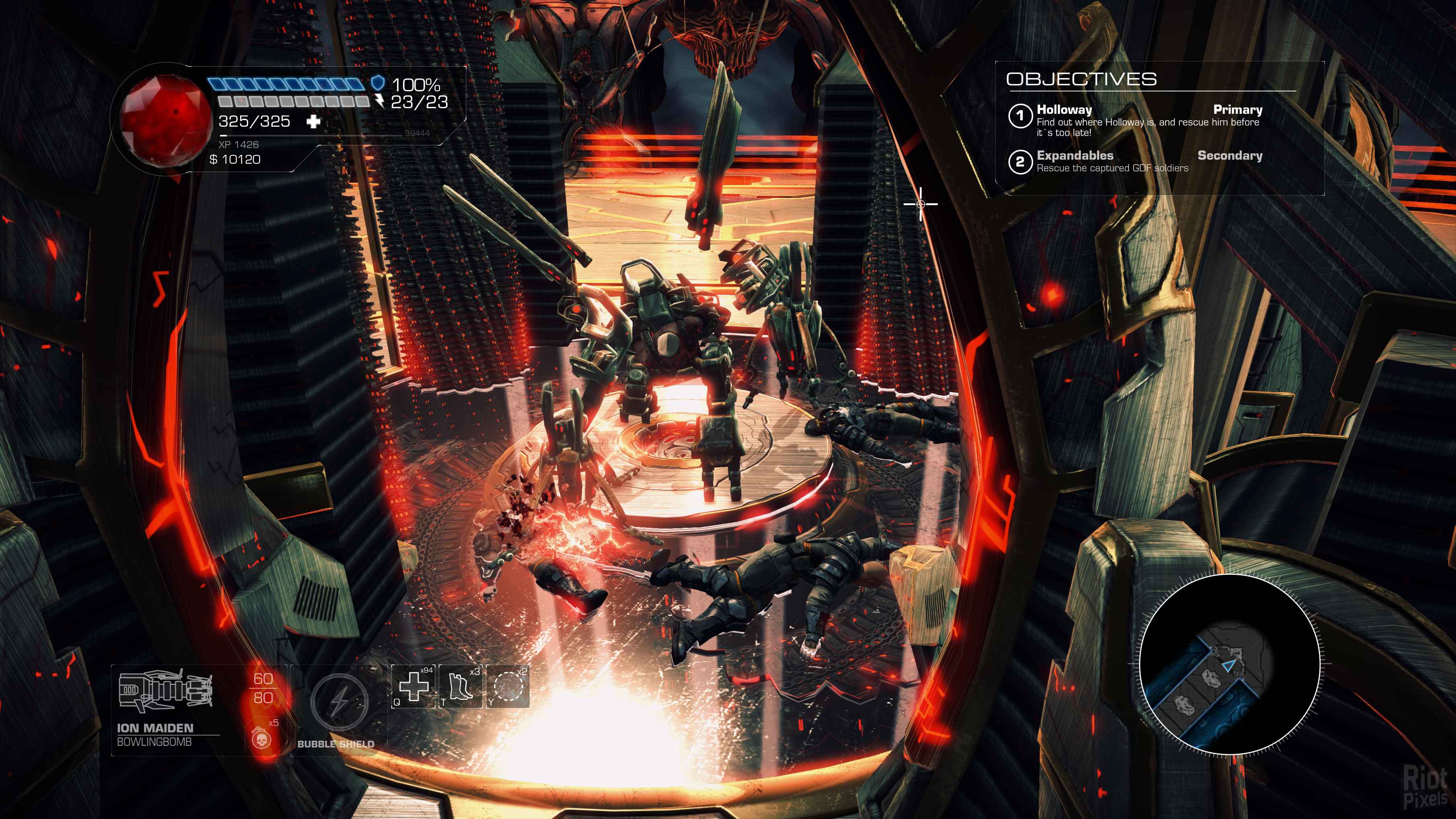
Task: Activate the Bubble Shield lightning ability
Action: [339, 702]
